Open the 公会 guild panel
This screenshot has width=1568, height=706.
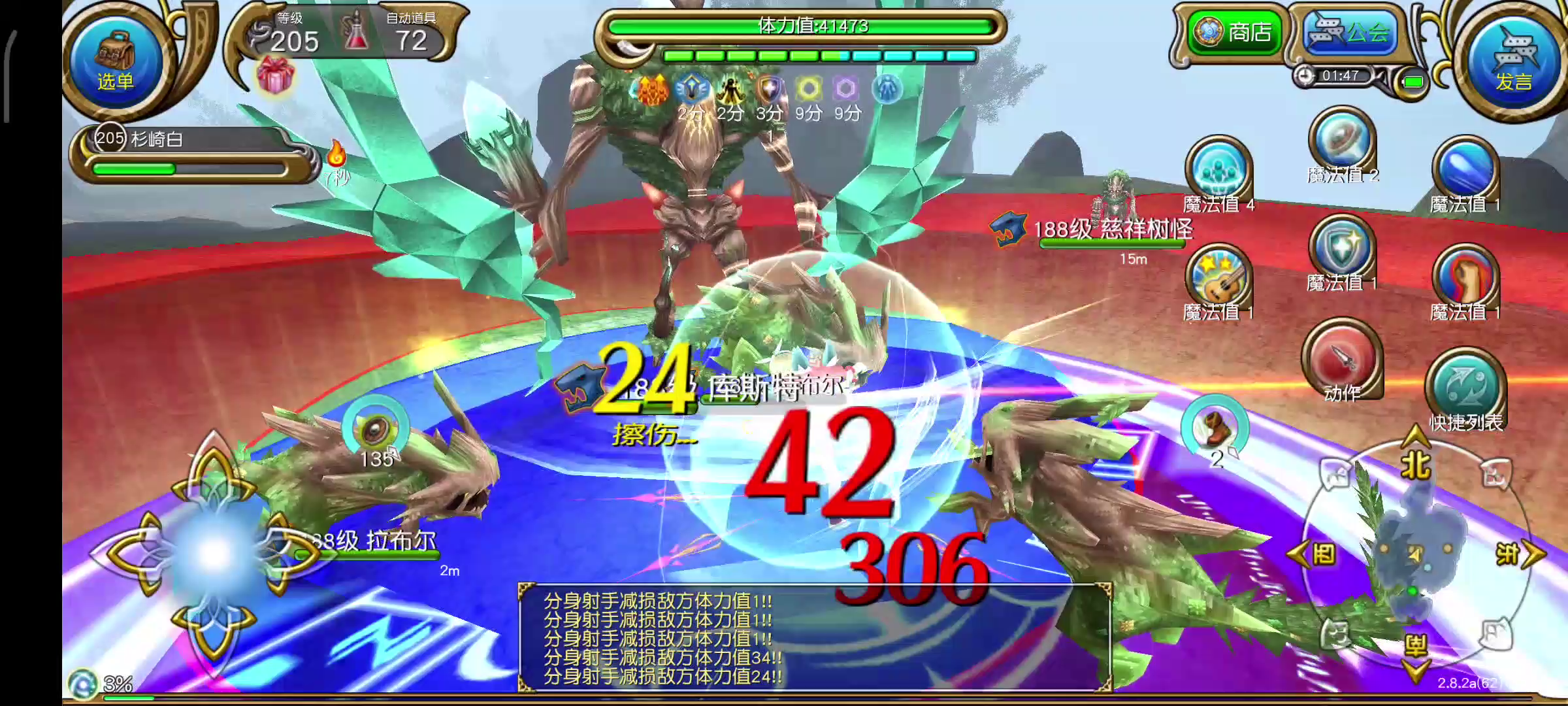click(1348, 31)
